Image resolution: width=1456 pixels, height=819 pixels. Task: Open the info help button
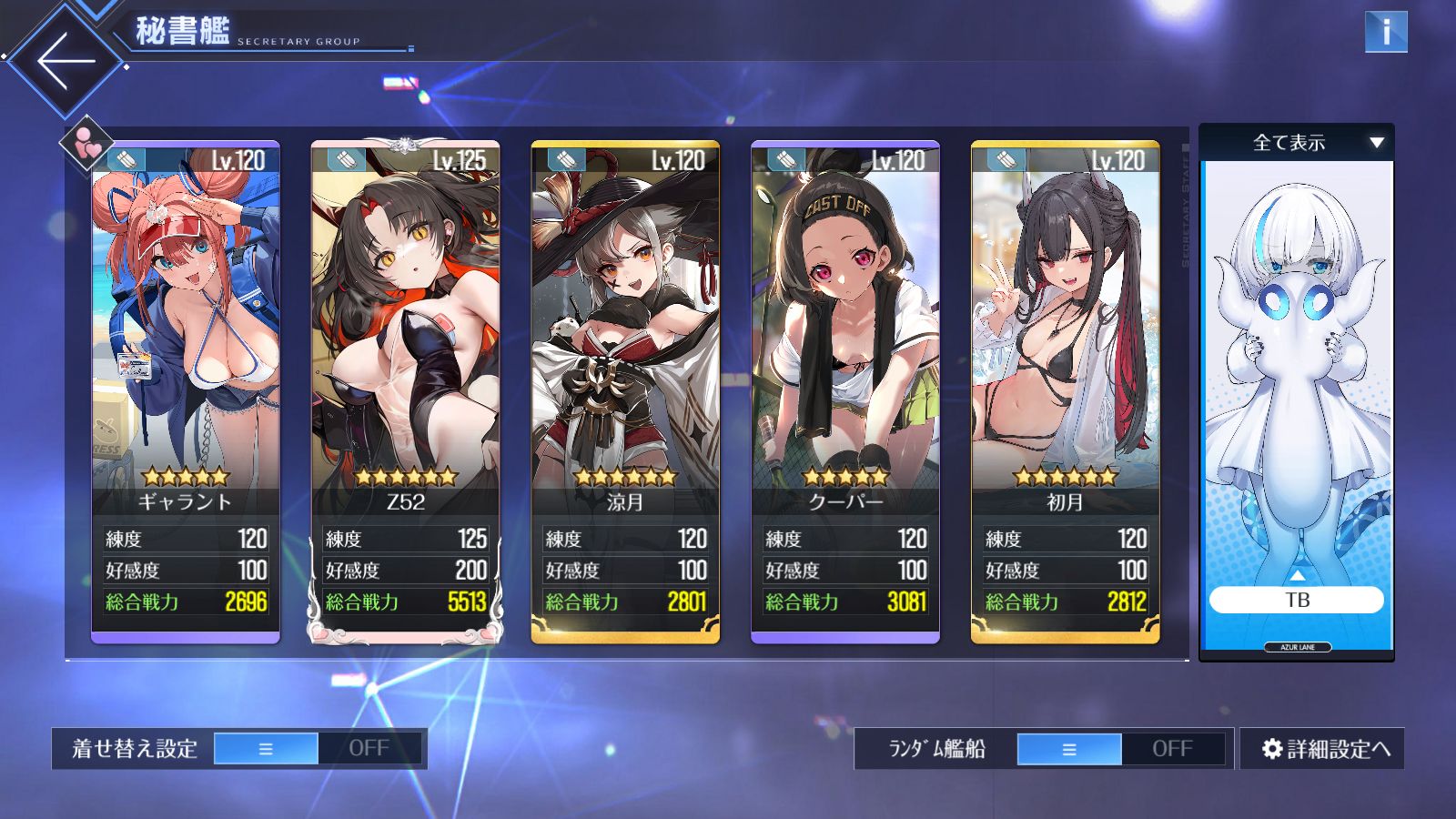click(1386, 32)
